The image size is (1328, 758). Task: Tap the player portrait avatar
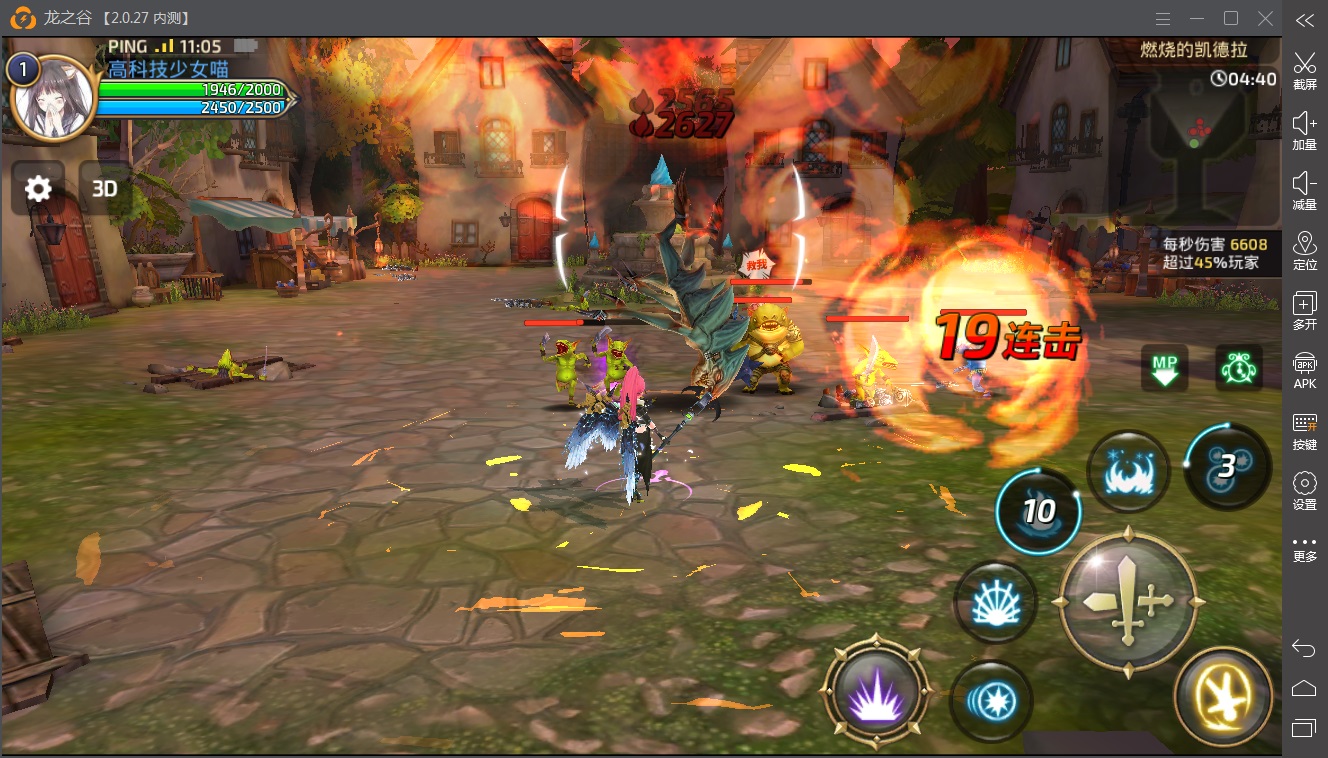53,97
